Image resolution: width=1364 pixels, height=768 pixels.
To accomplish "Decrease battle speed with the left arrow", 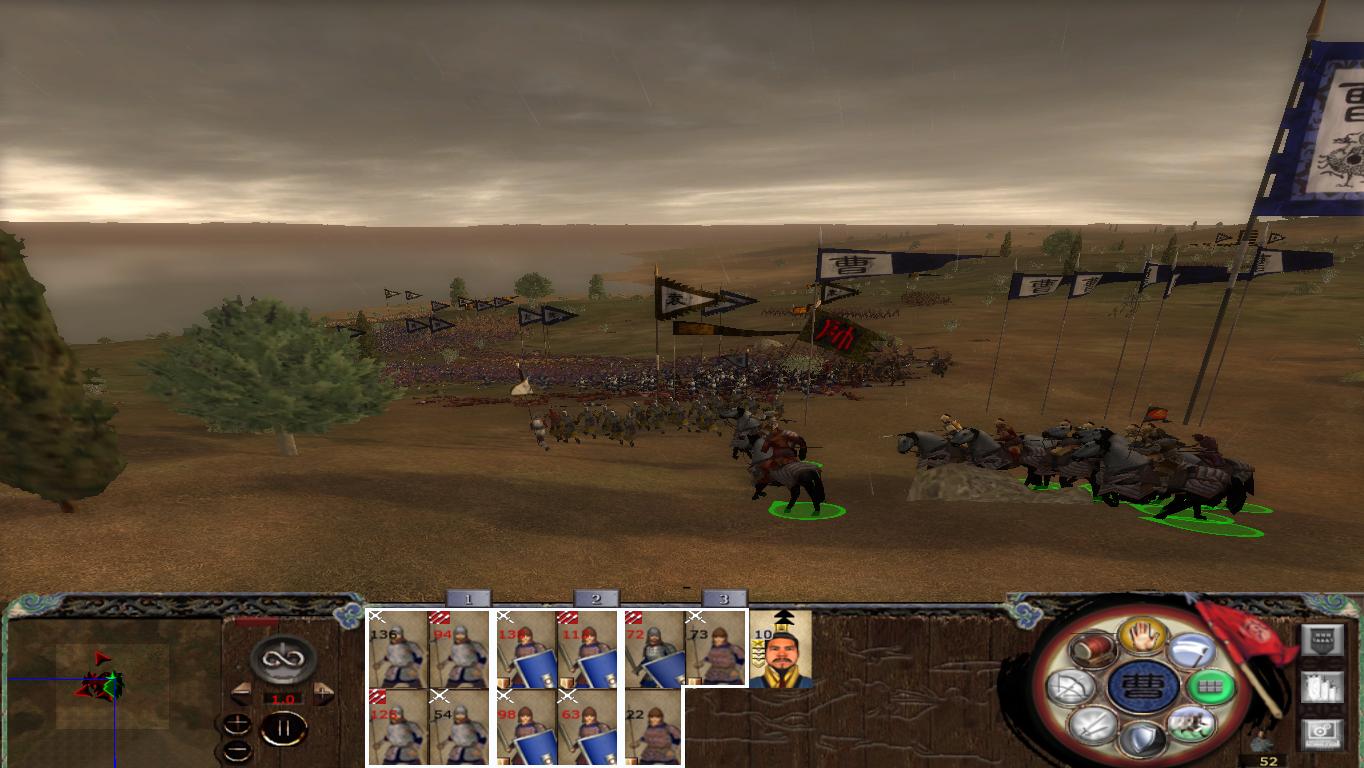I will pos(242,694).
